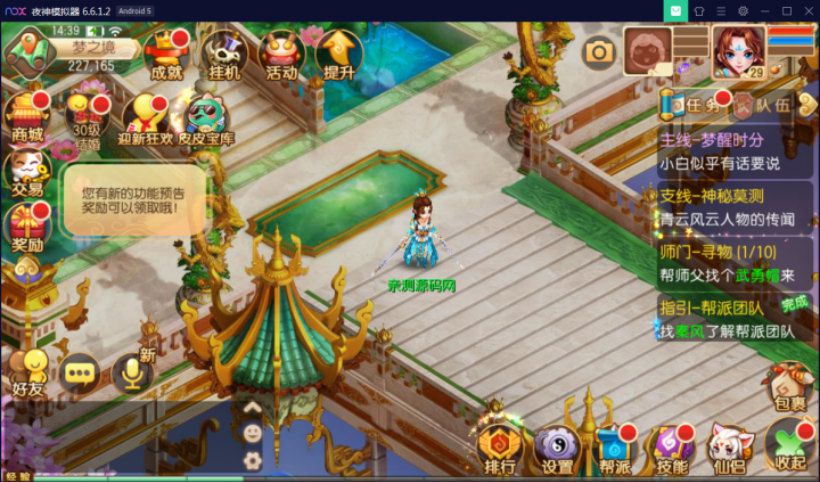Open the 技能 skills icon
820x482 pixels.
[x=671, y=447]
